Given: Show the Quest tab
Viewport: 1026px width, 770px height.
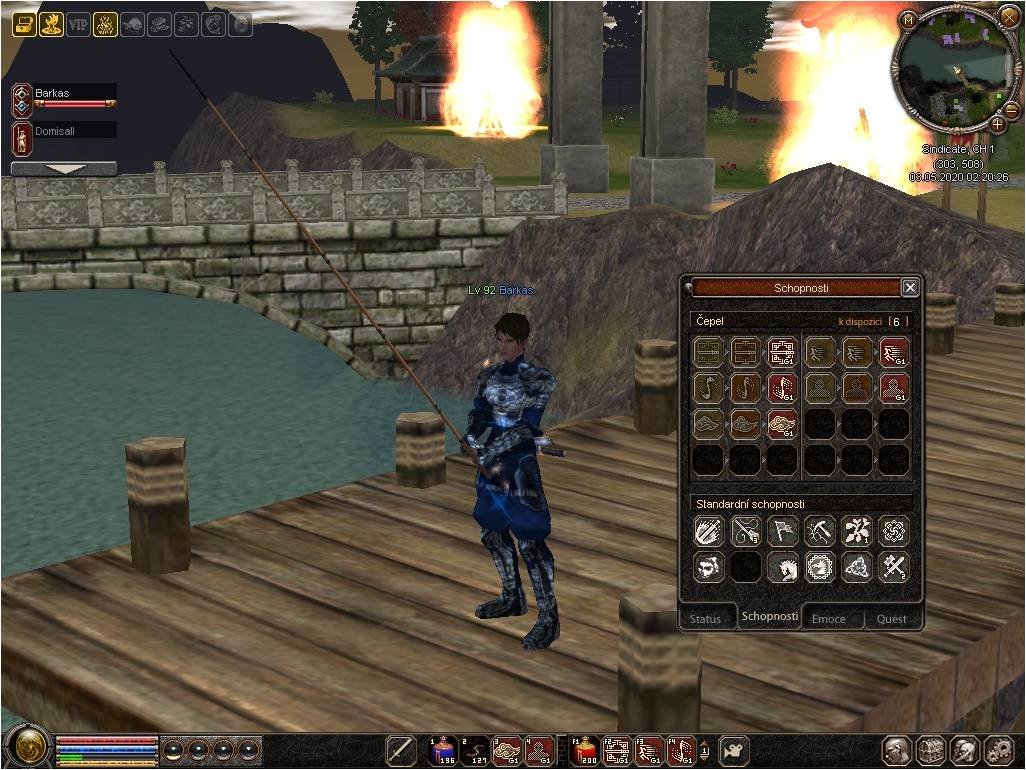Looking at the screenshot, I should (891, 618).
